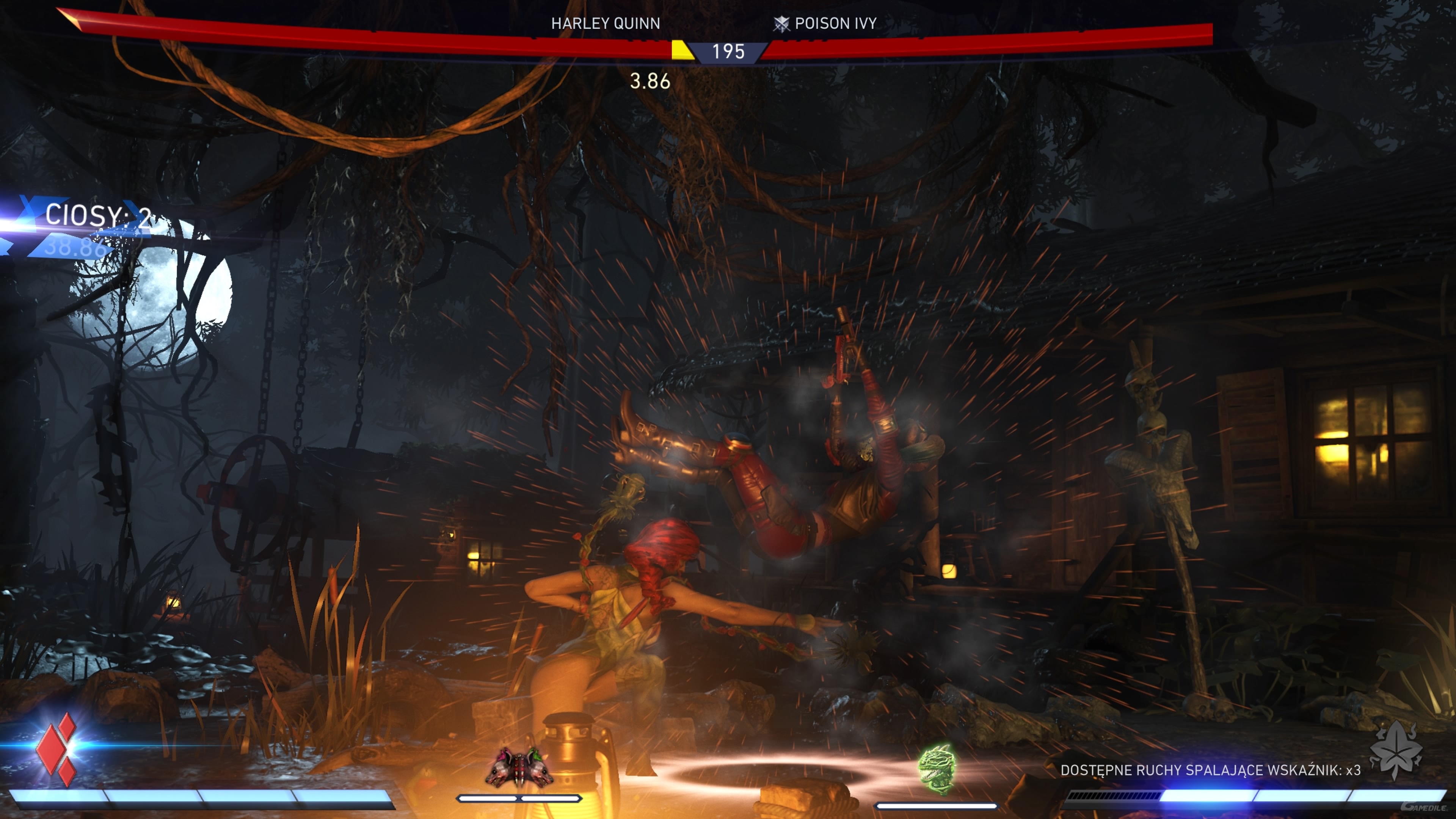
Task: Click the emblem beside Poison Ivy's name
Action: [781, 24]
